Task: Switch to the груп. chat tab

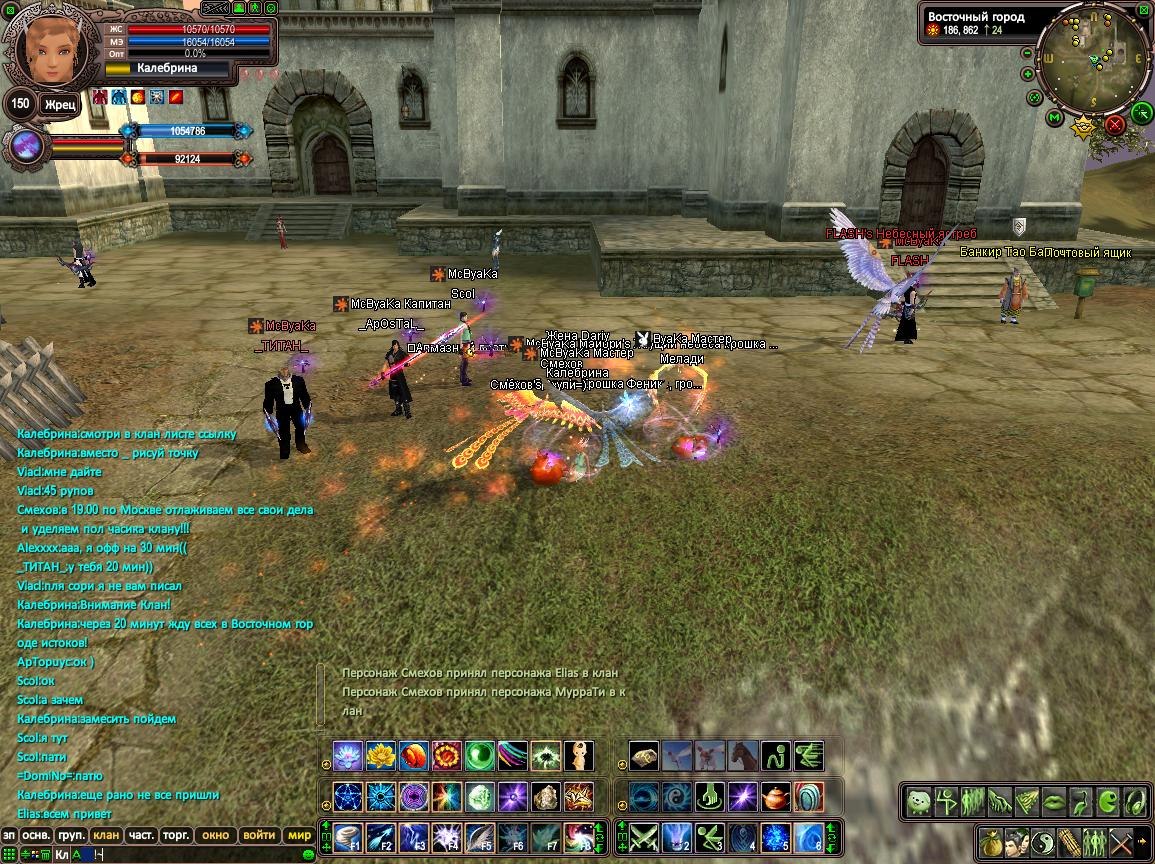Action: [x=71, y=835]
